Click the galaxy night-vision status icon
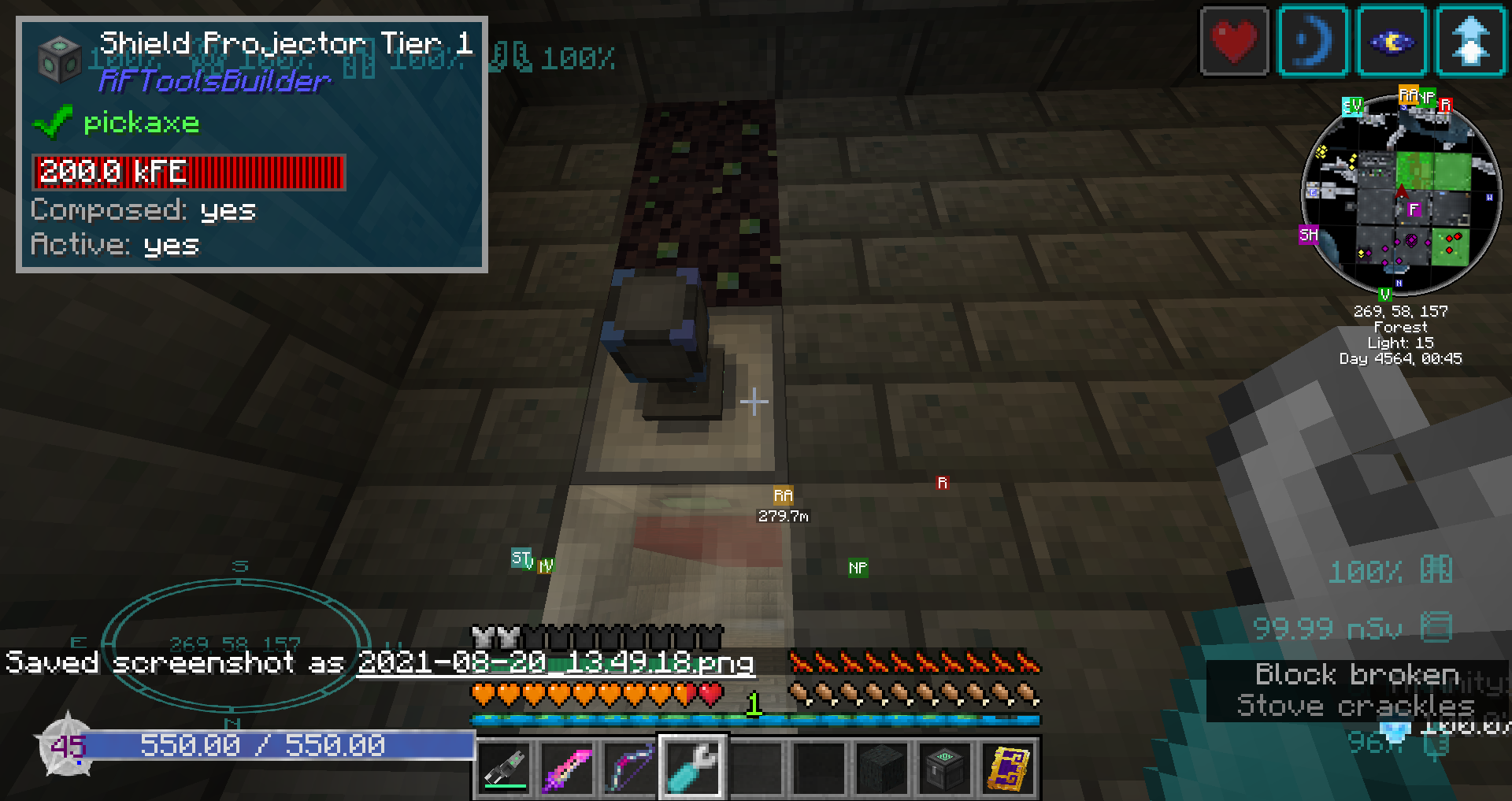Screen dimensions: 1512x801 1391,42
